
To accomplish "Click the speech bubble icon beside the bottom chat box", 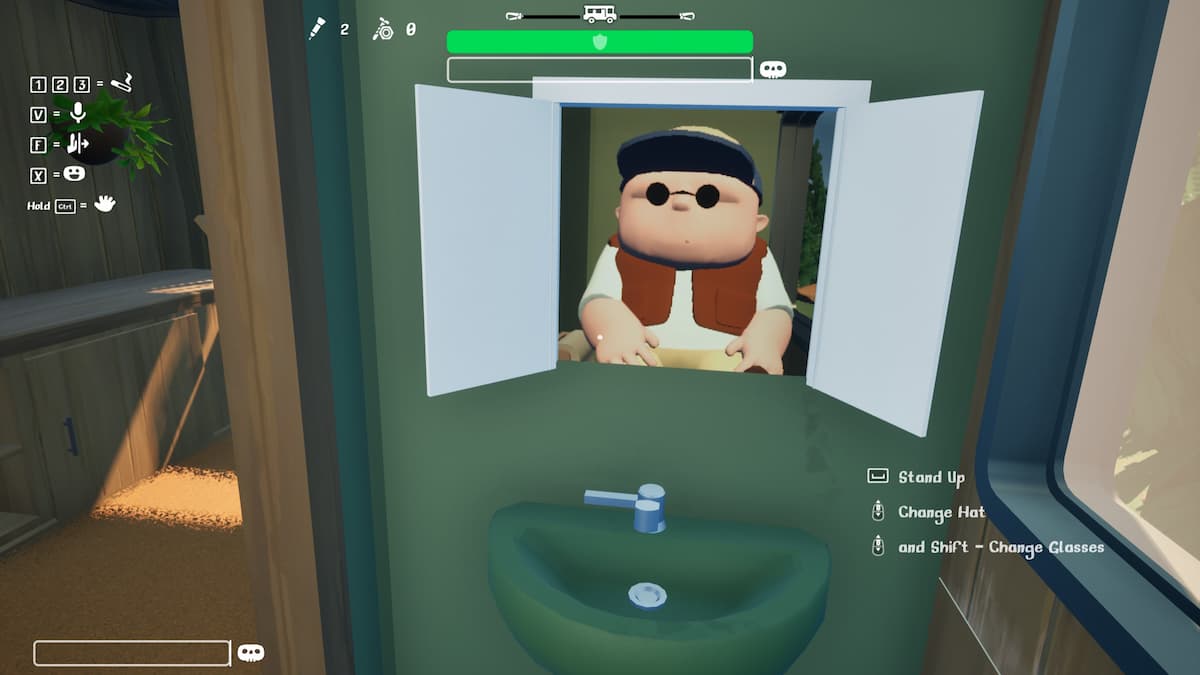I will 251,653.
